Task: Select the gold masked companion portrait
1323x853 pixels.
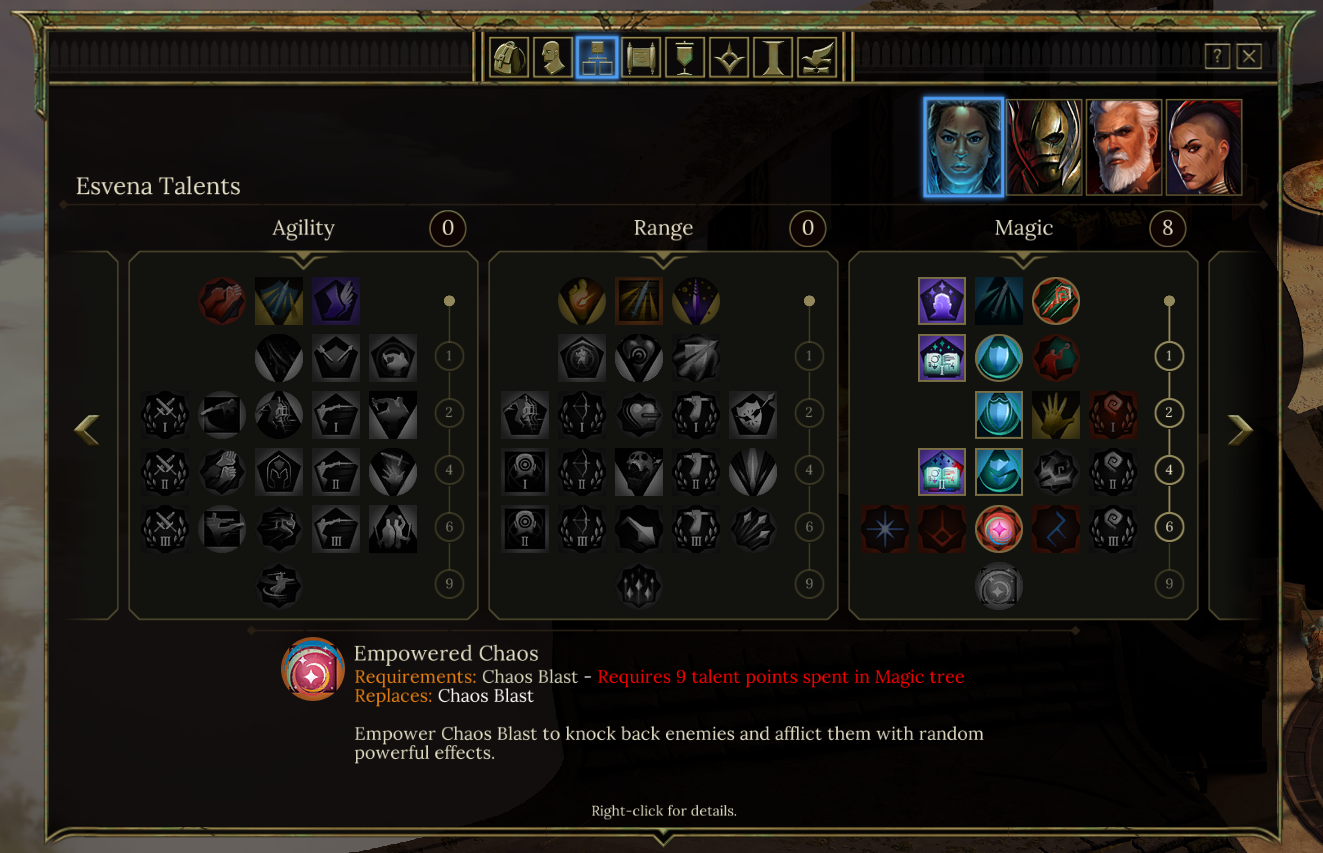Action: click(1044, 147)
